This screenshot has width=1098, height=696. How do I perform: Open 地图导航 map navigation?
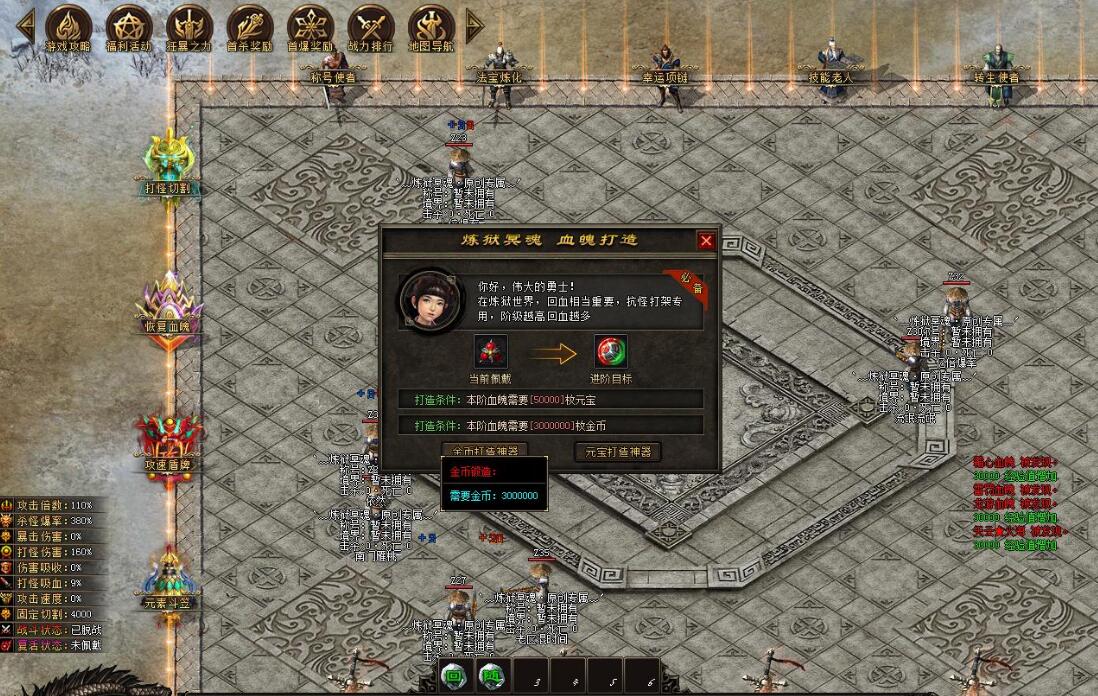point(432,27)
